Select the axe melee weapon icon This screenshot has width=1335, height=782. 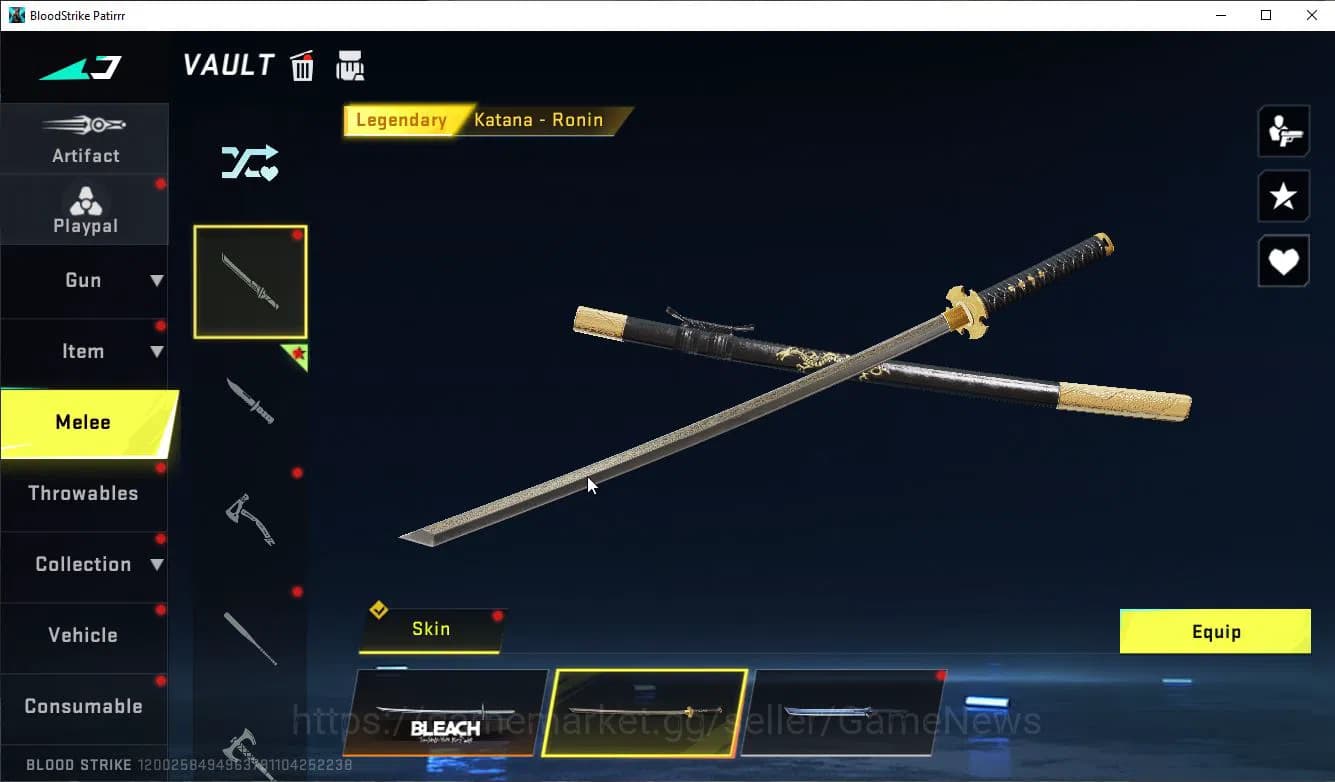(x=251, y=518)
